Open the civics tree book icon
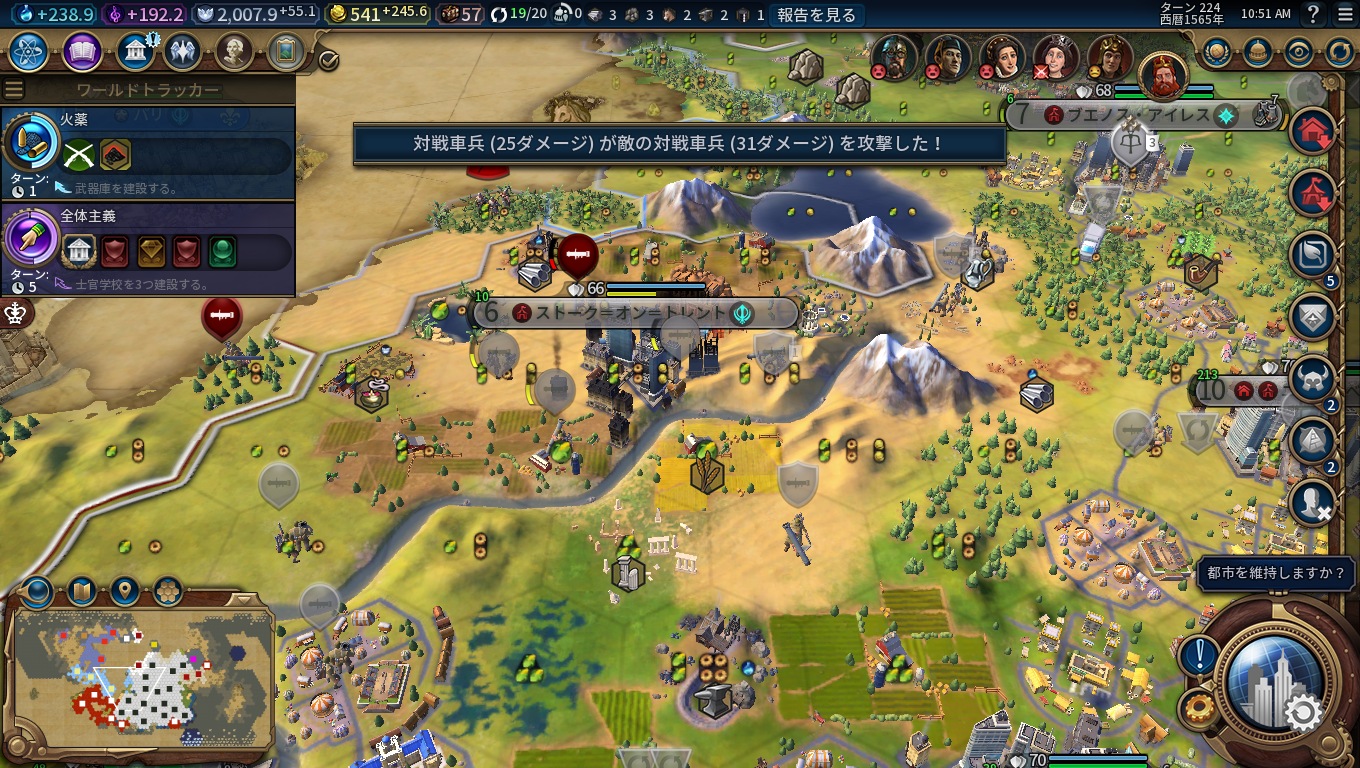Viewport: 1360px width, 768px height. (82, 51)
